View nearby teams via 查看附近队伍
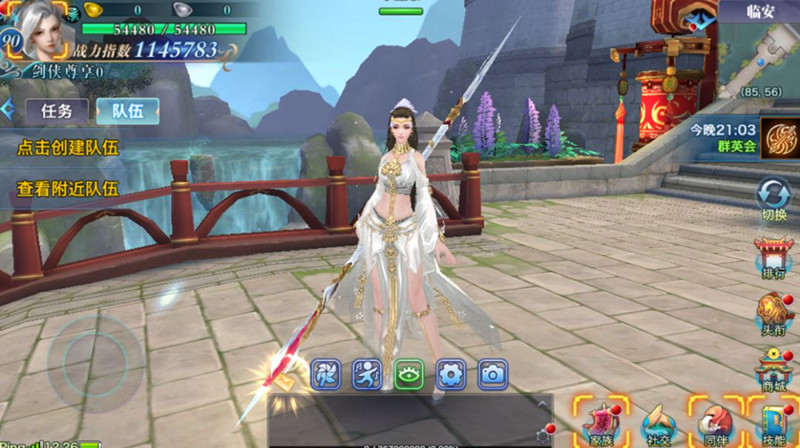 (x=68, y=187)
